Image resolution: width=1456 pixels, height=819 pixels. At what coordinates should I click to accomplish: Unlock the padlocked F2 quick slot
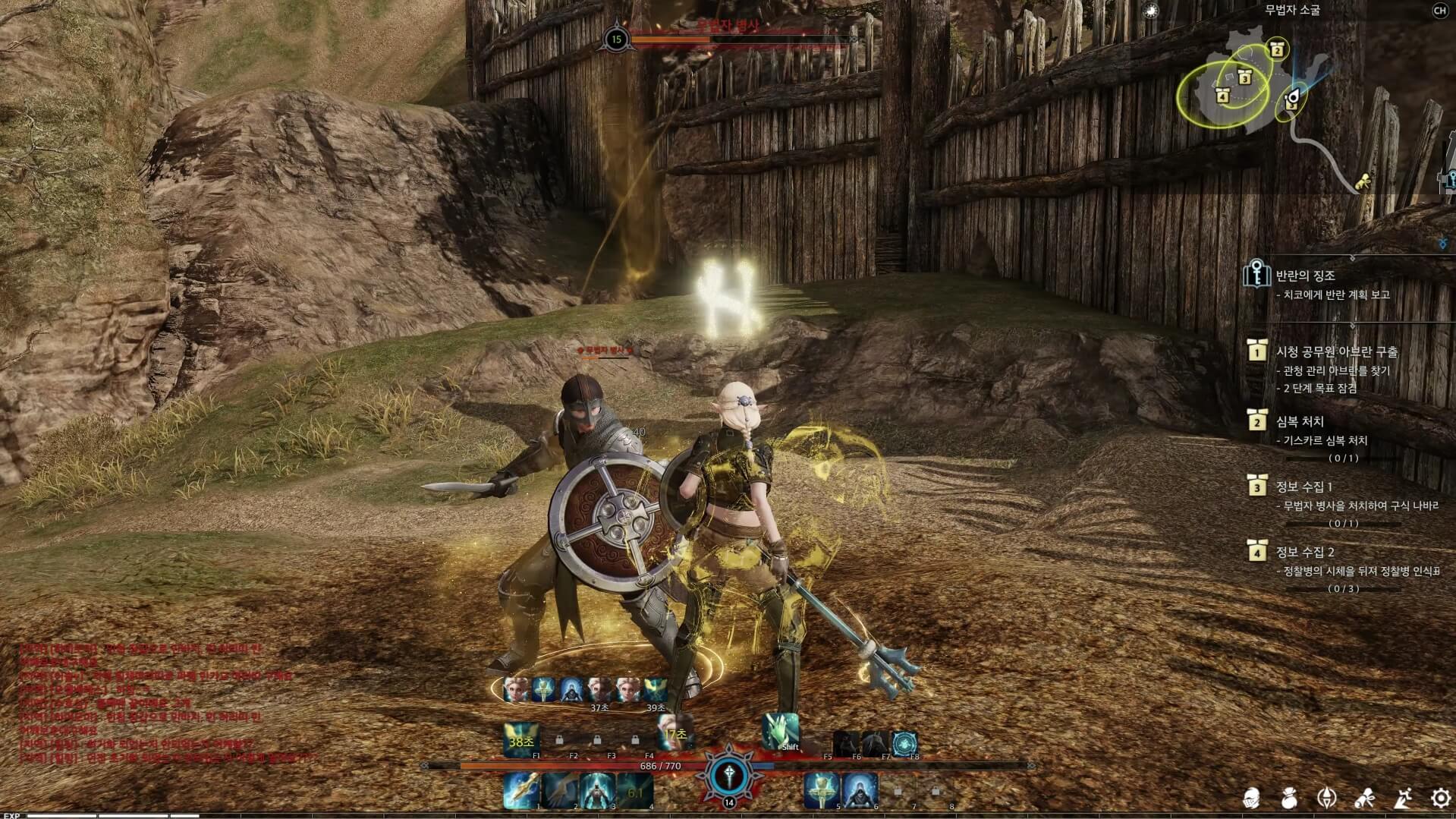click(560, 741)
